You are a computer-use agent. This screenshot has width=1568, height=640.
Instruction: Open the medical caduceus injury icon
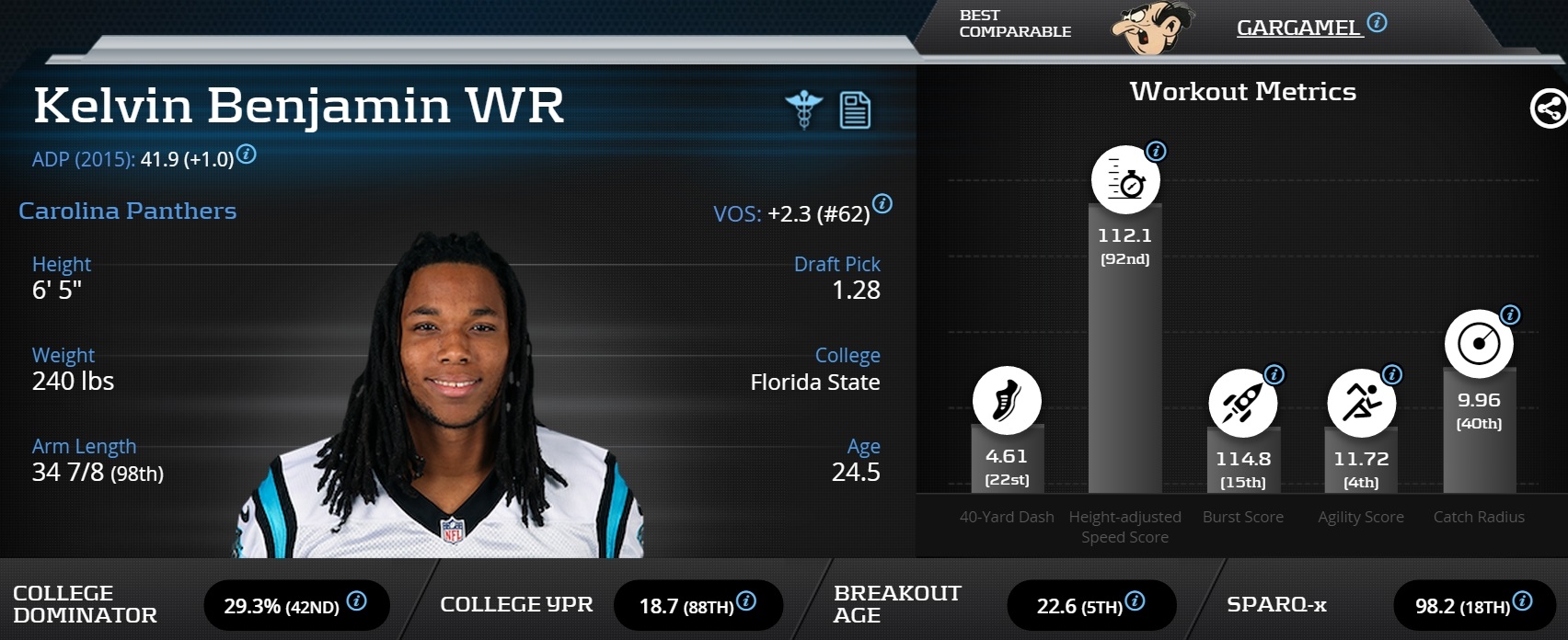pos(803,109)
